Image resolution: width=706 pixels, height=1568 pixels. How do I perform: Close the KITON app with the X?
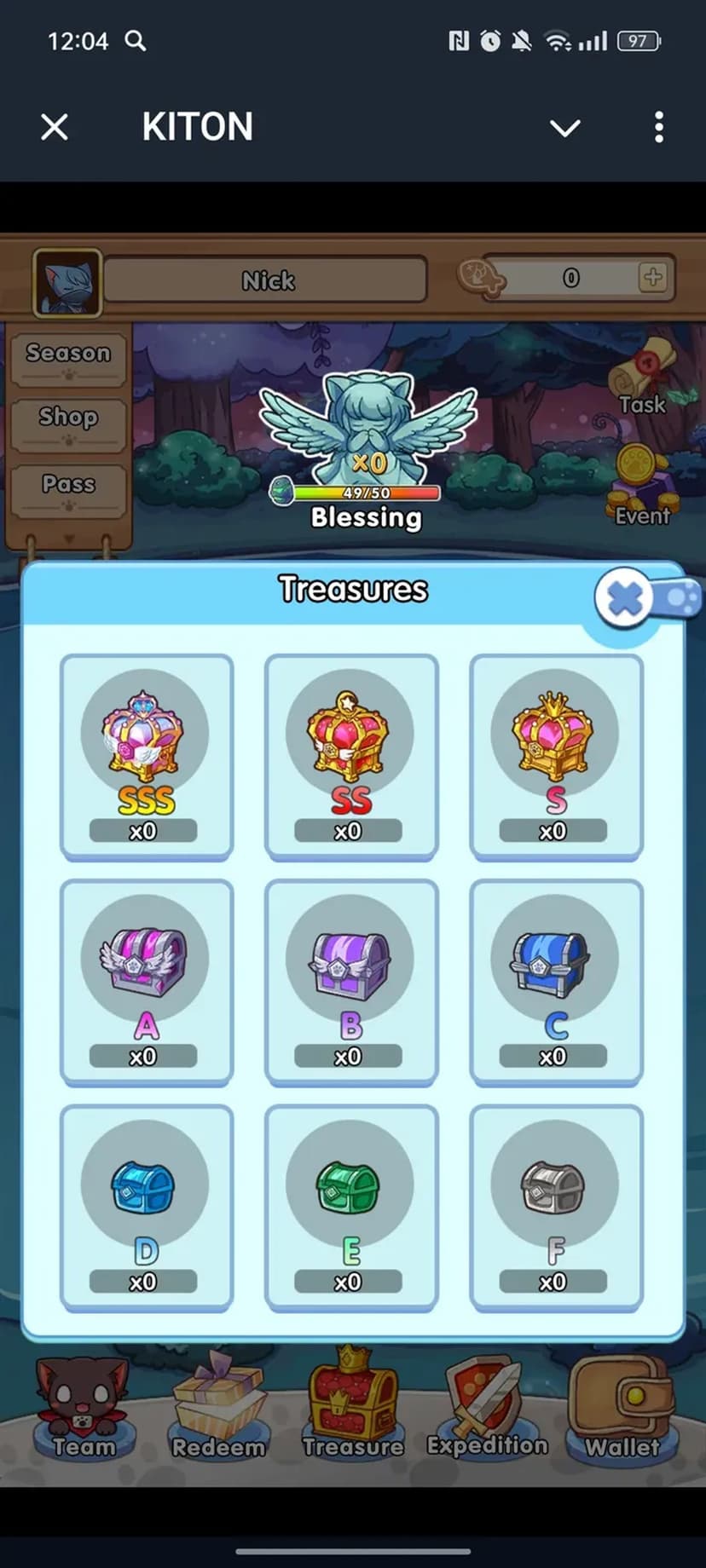(x=55, y=128)
